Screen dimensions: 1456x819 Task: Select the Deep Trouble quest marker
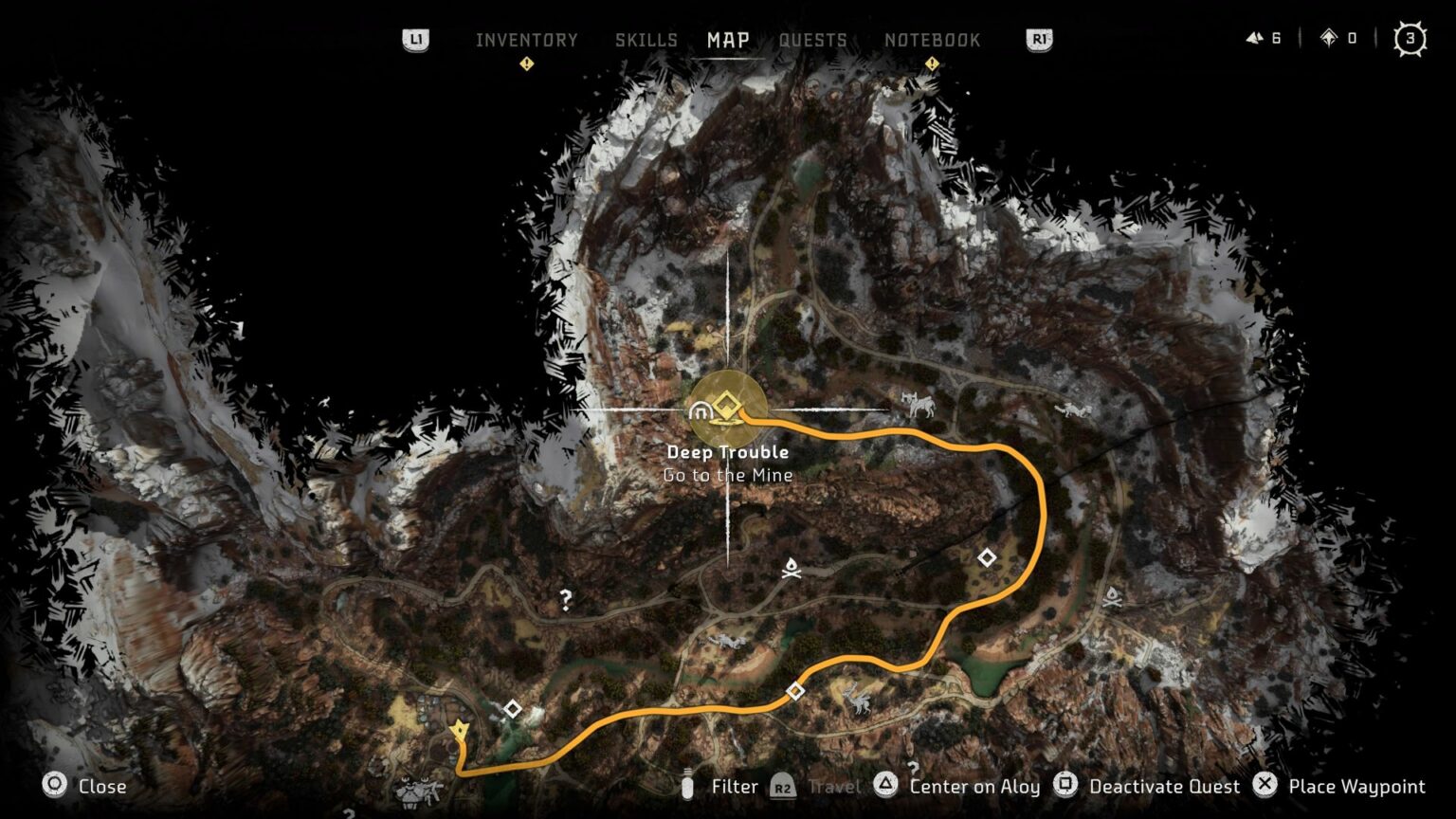(725, 406)
